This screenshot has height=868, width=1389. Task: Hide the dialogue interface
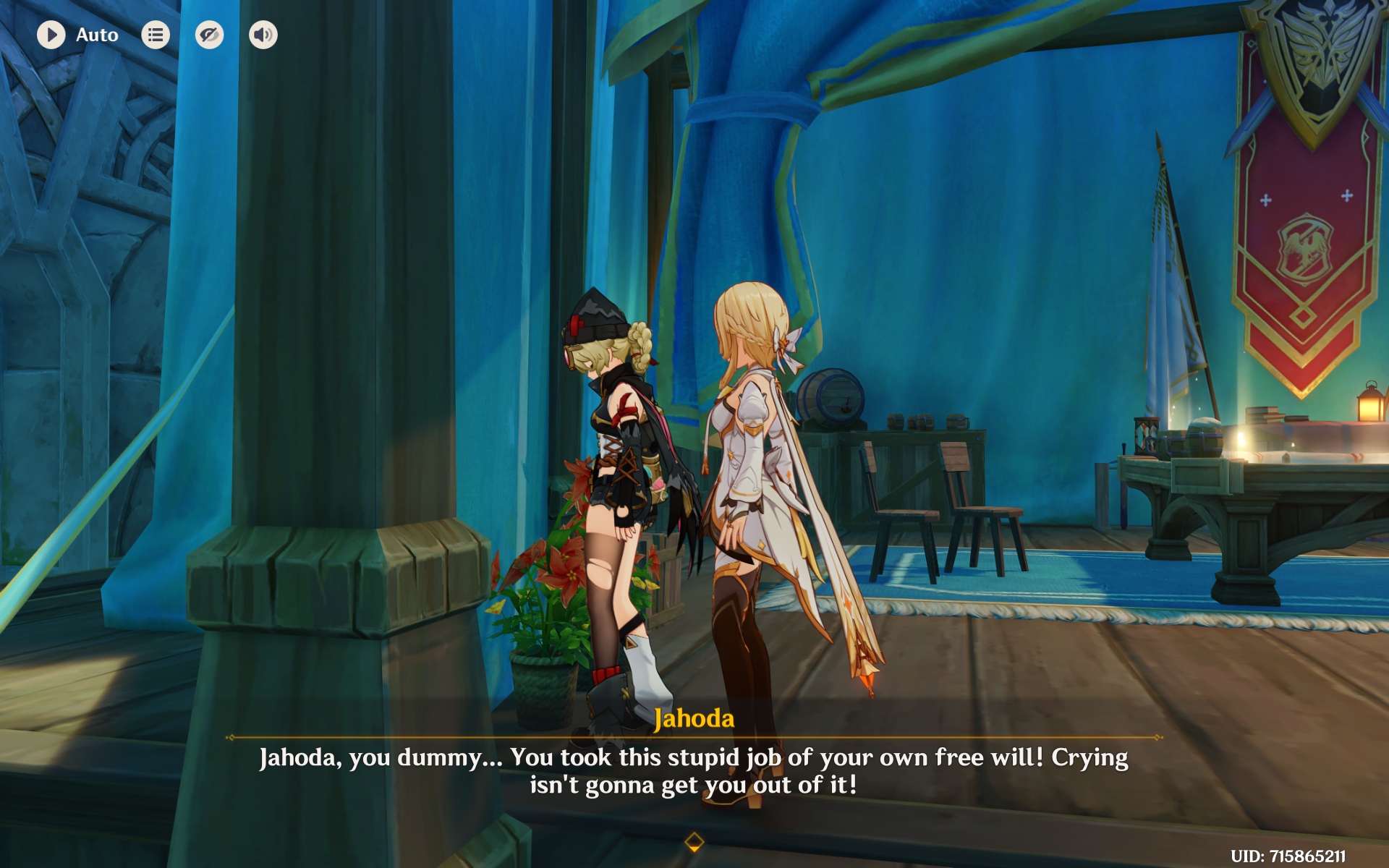[209, 35]
